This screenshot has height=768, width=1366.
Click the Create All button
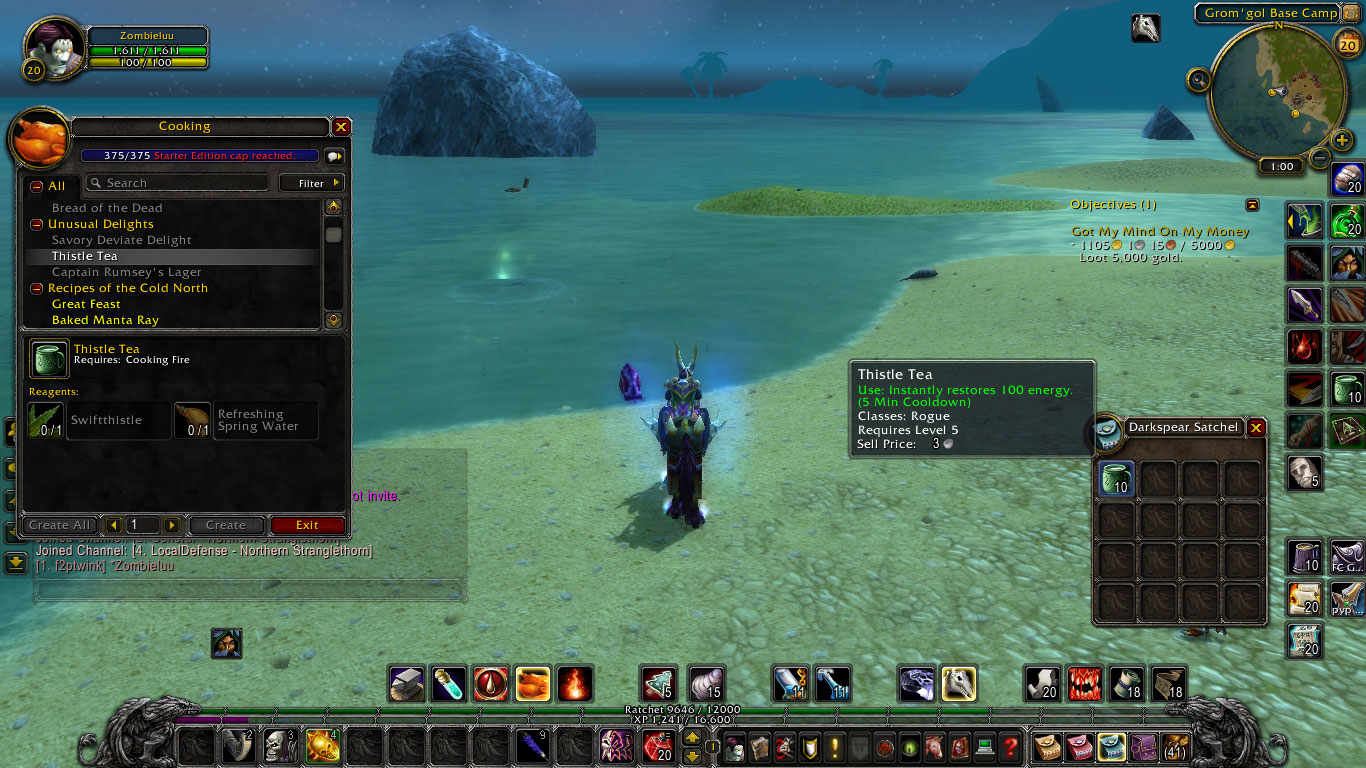[x=60, y=525]
